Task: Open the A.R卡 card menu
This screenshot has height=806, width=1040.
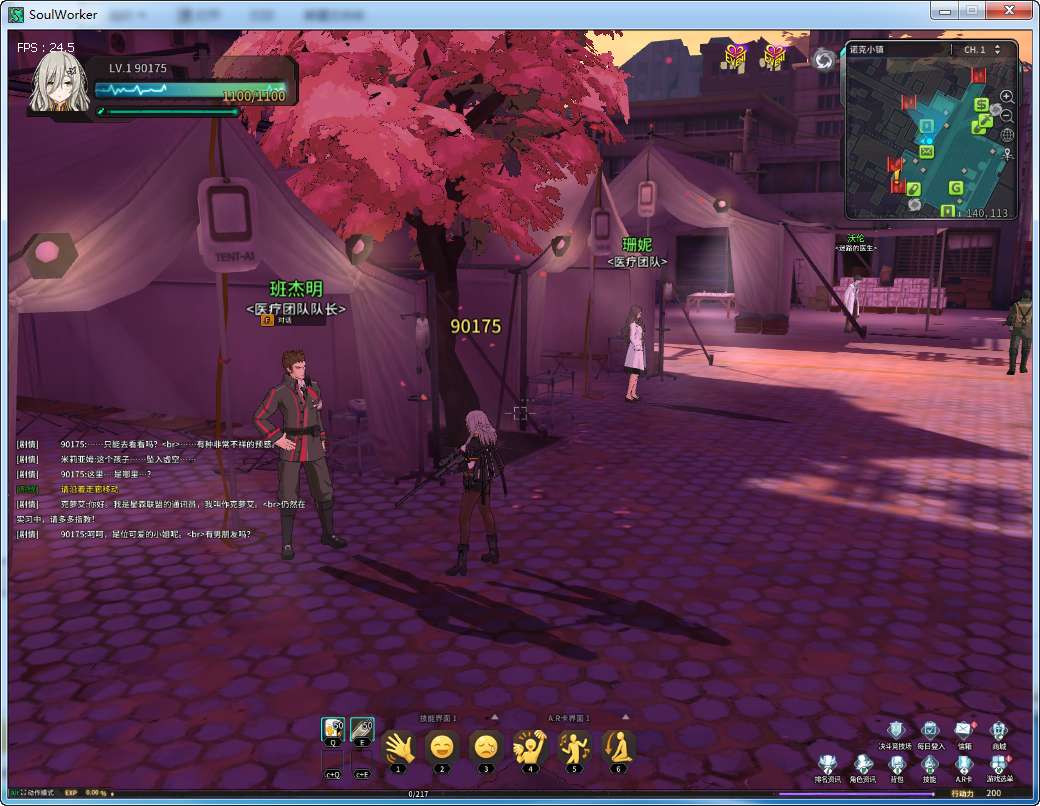Action: tap(964, 765)
